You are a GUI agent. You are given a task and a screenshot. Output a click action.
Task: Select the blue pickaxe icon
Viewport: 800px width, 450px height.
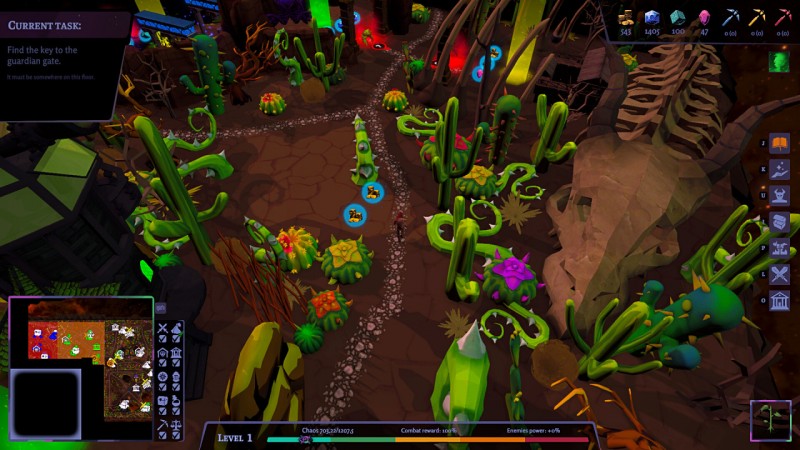(x=731, y=16)
